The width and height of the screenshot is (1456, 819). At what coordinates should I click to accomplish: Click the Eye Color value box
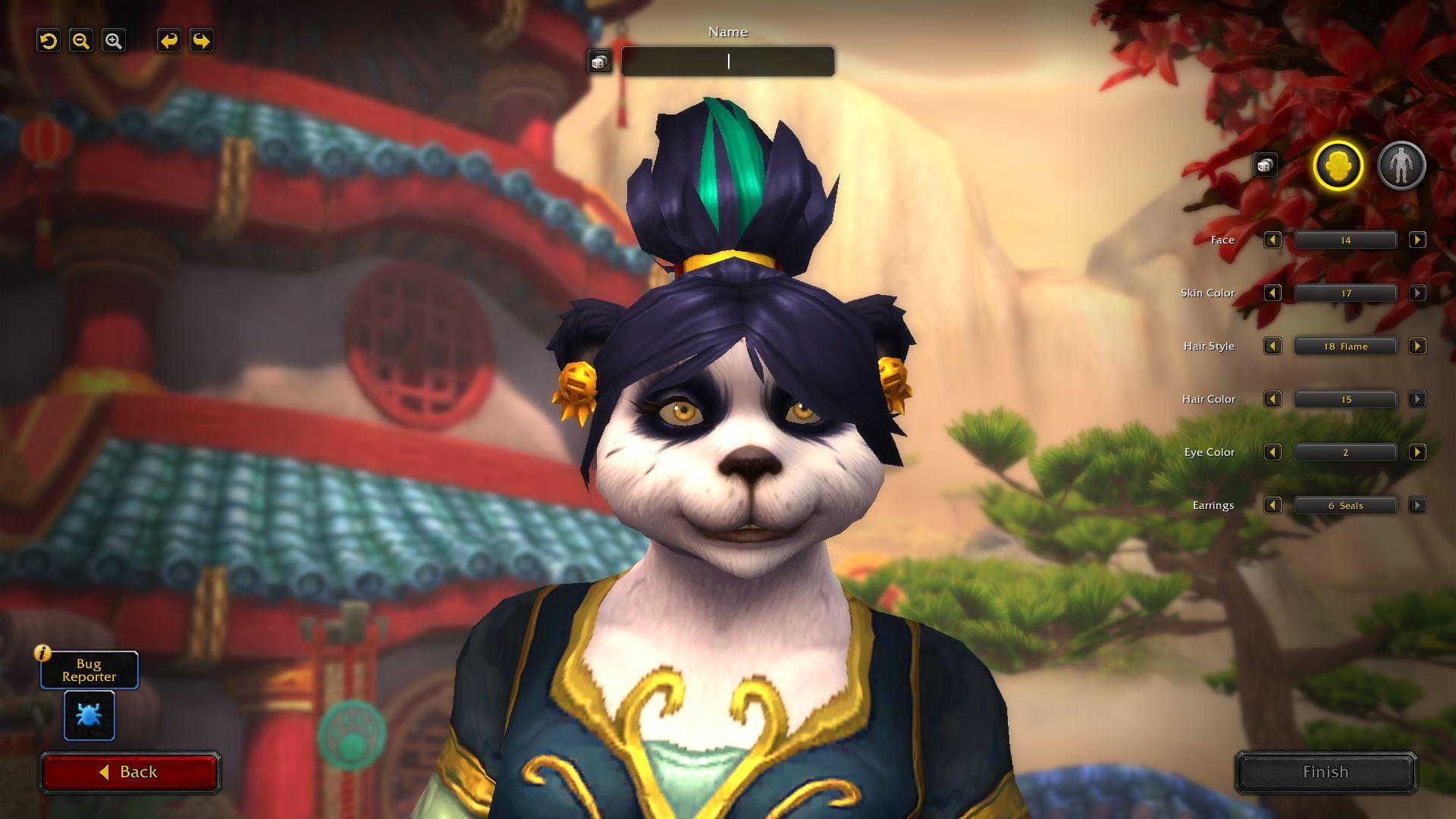[x=1345, y=452]
